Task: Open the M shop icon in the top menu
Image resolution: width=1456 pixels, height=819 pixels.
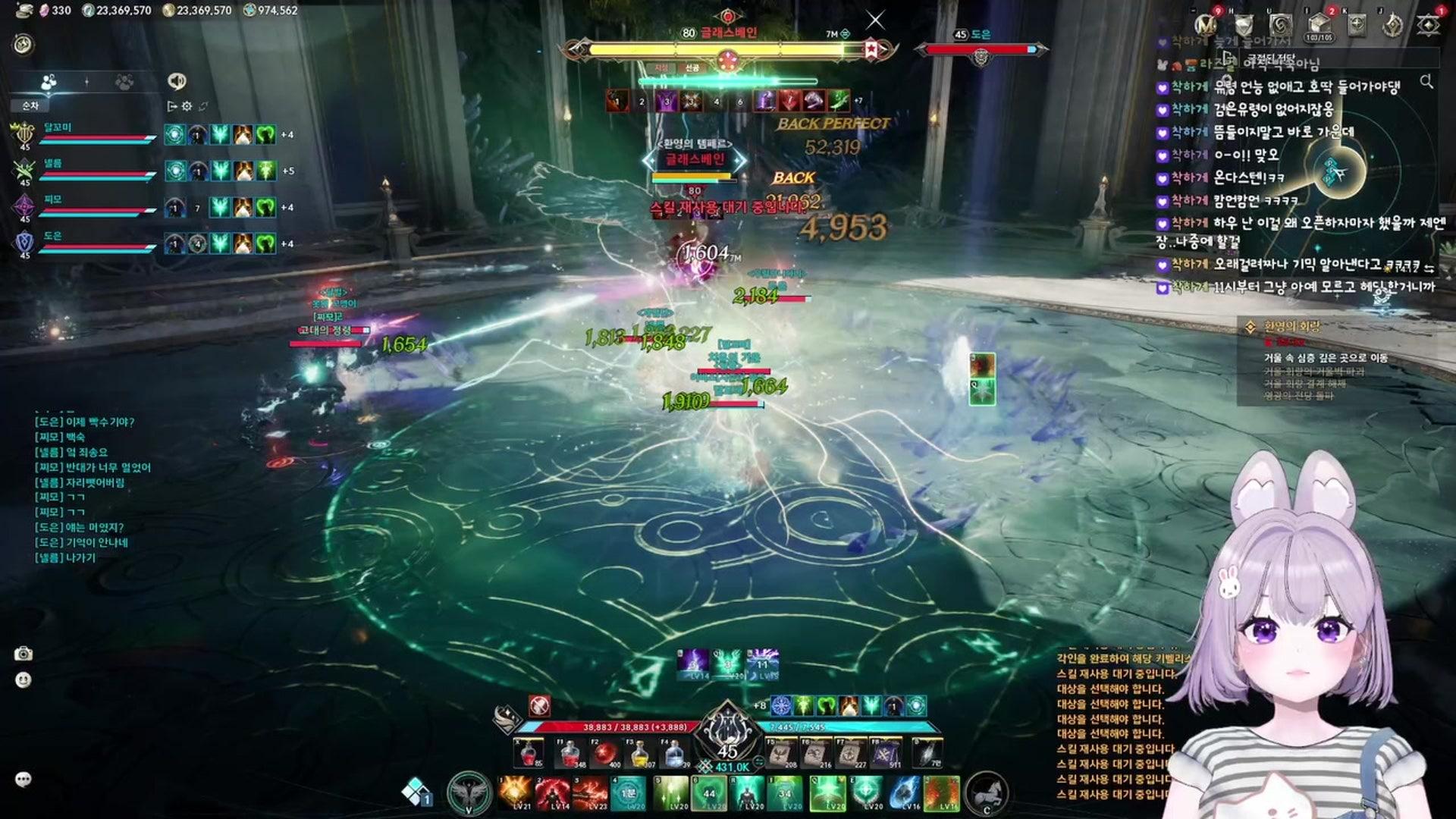Action: click(x=1207, y=24)
